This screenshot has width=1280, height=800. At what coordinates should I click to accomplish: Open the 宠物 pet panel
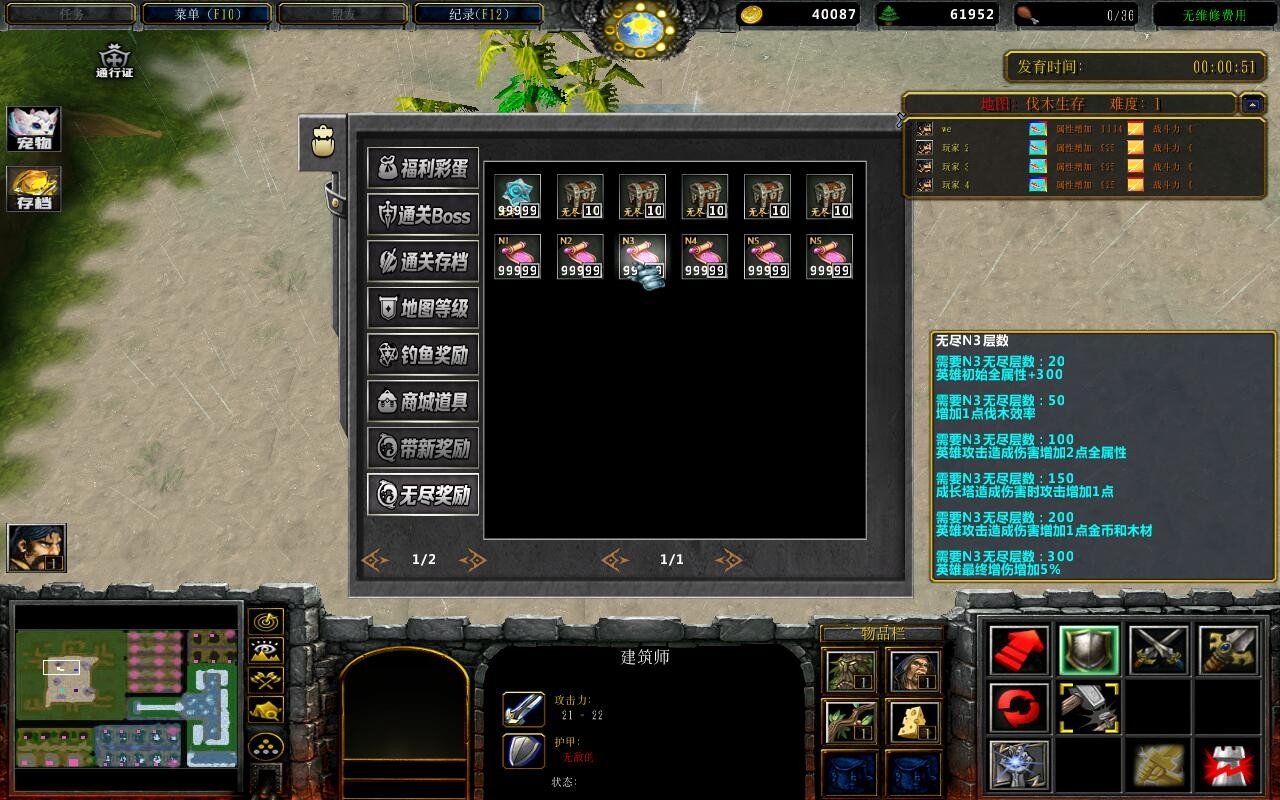point(32,127)
